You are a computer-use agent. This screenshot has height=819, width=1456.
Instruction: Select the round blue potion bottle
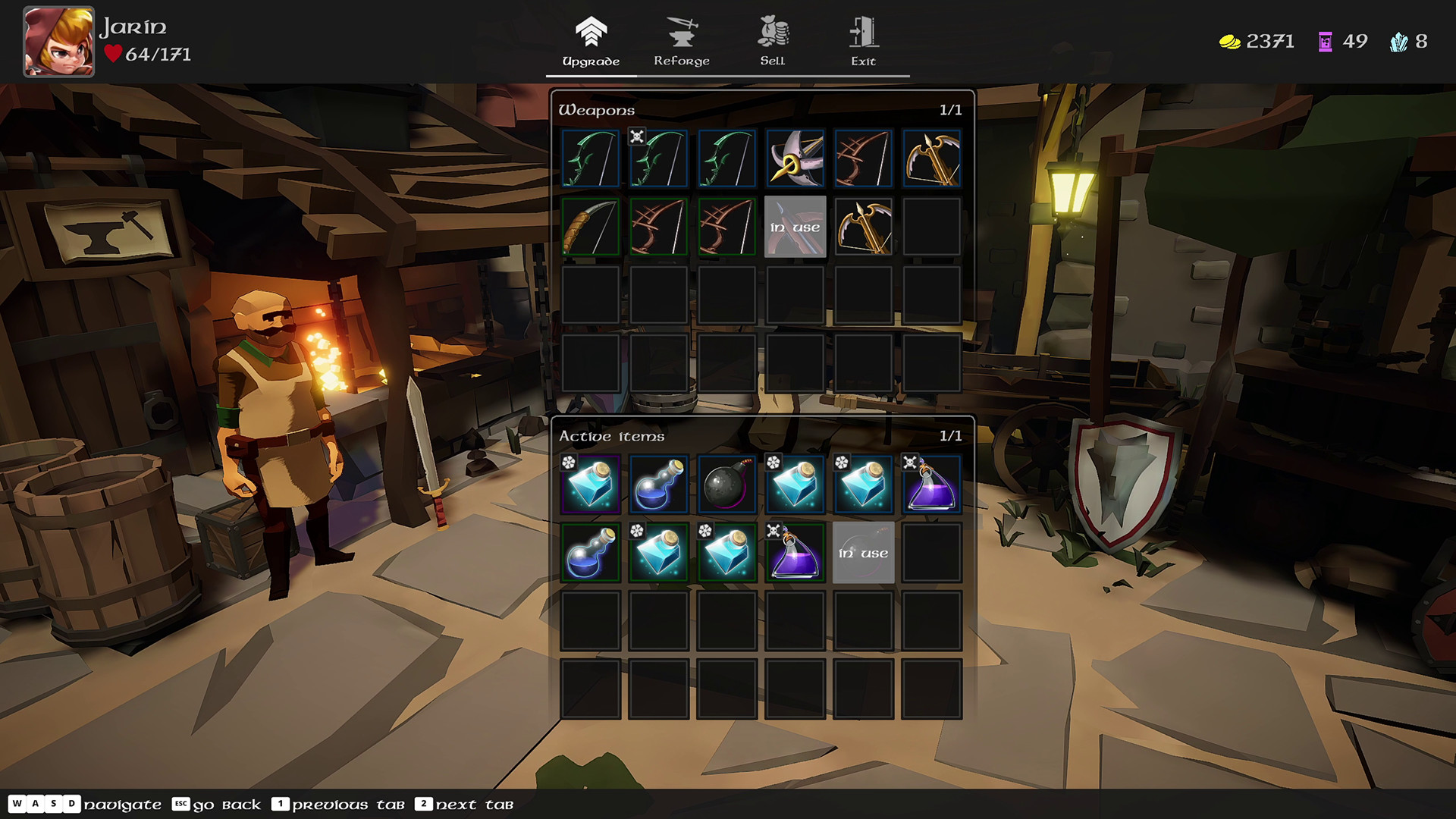tap(658, 485)
